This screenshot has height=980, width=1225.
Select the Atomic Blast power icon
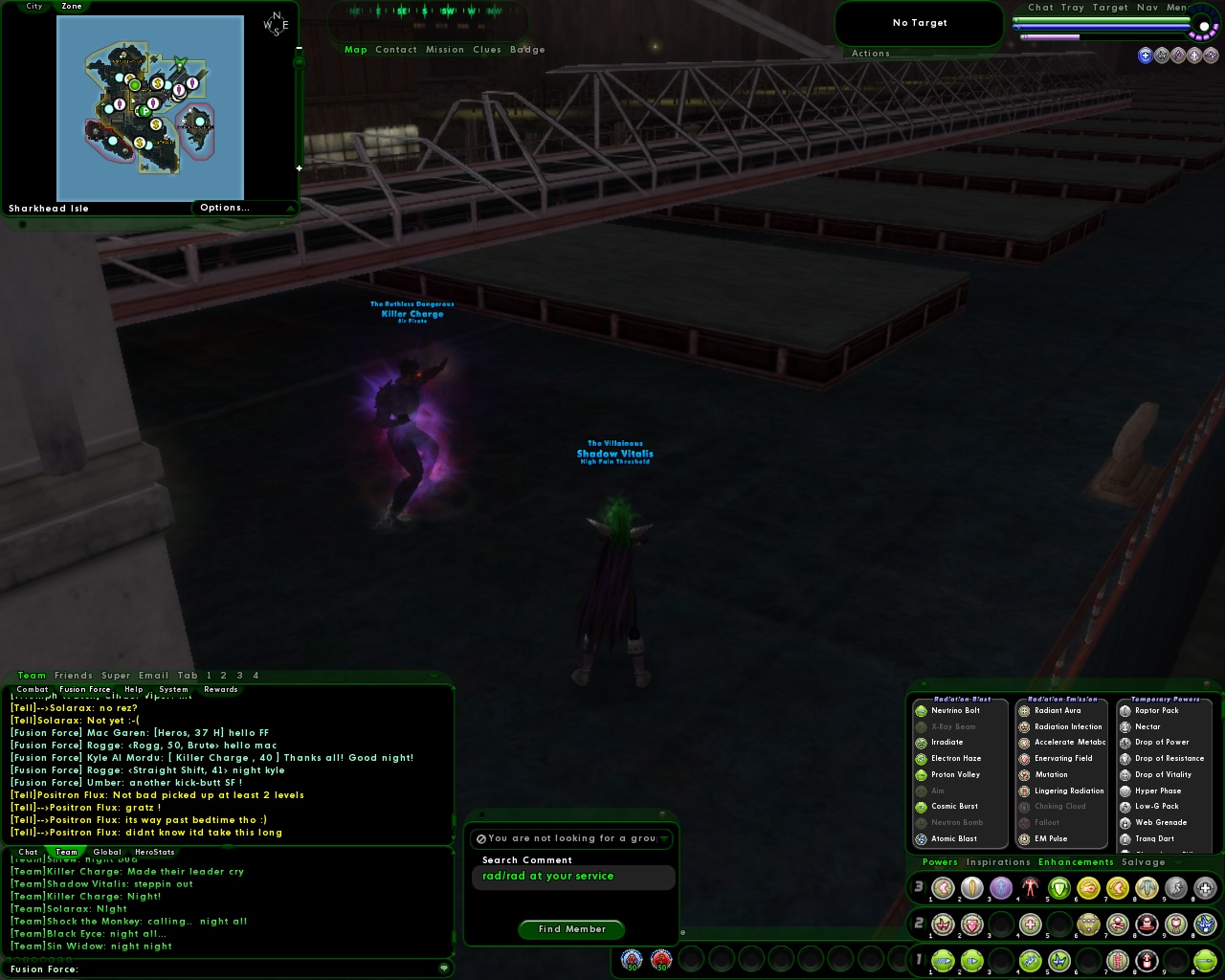click(x=922, y=838)
